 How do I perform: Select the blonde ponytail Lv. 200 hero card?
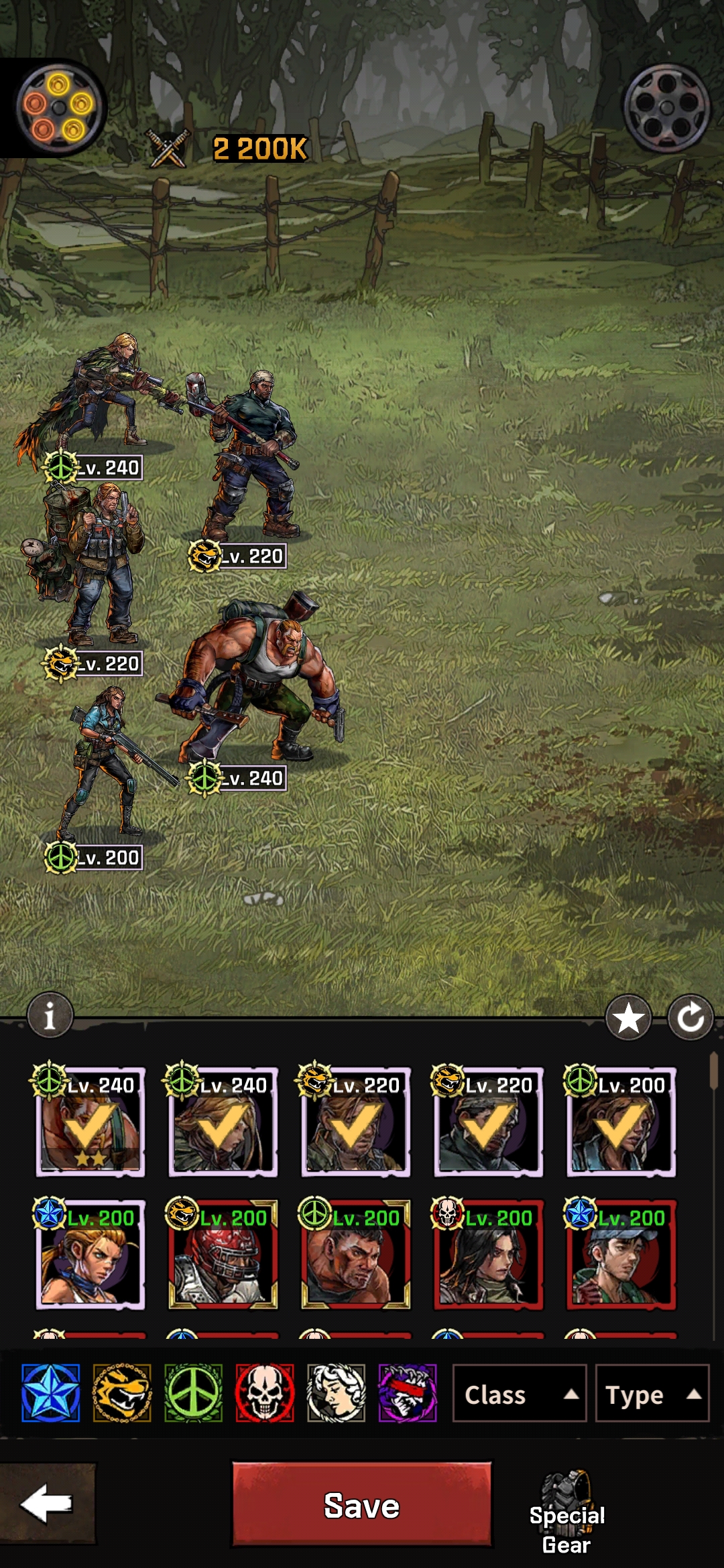point(90,1255)
